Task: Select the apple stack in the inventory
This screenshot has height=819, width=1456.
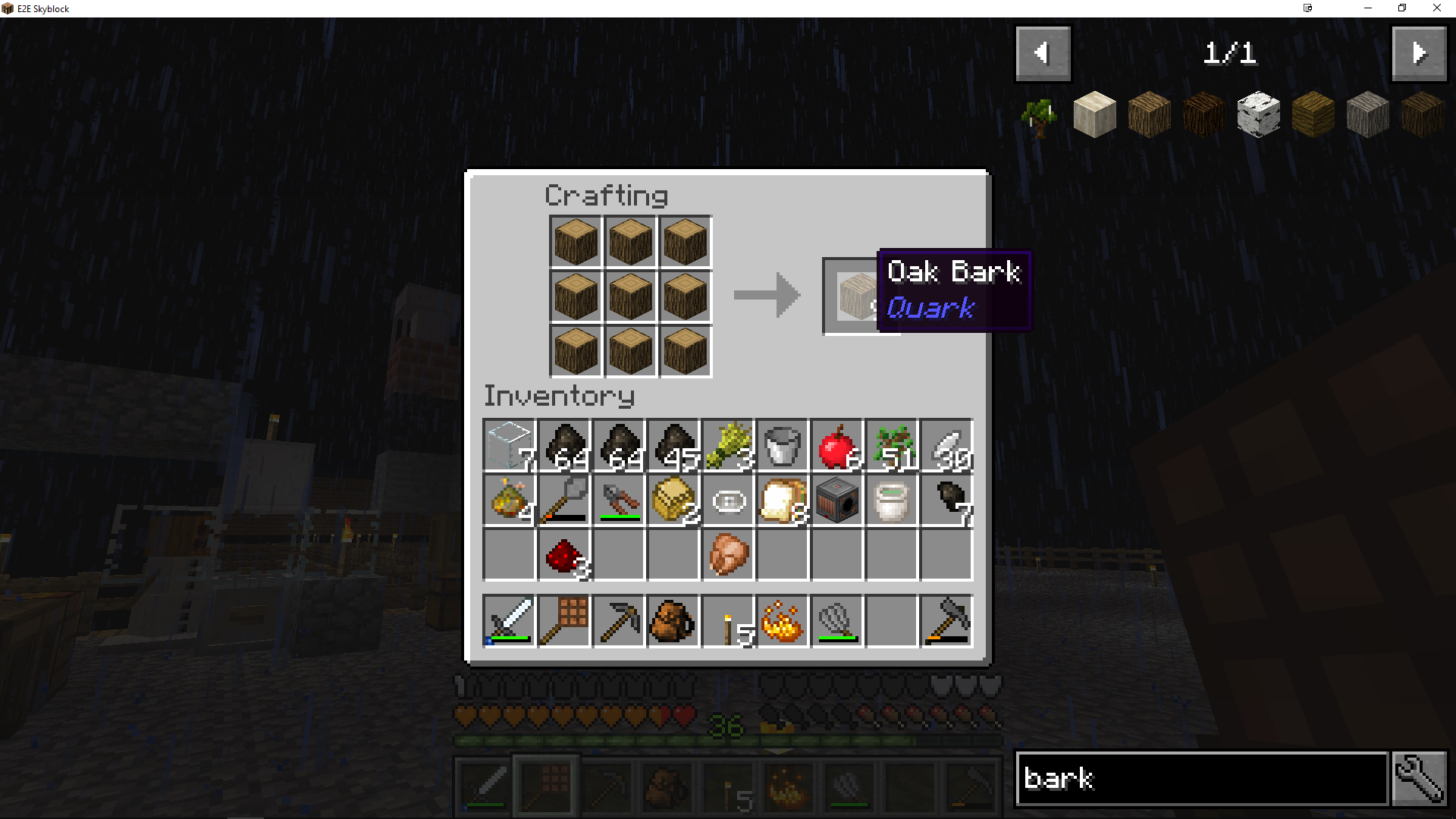Action: 836,446
